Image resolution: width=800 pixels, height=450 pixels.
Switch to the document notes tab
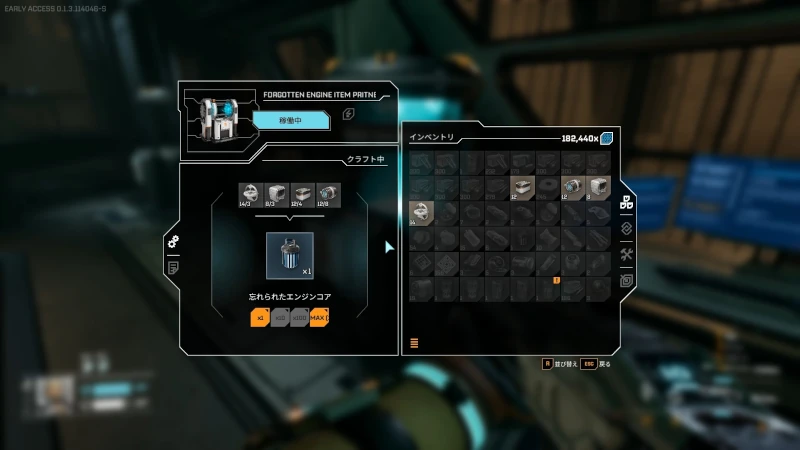[173, 267]
